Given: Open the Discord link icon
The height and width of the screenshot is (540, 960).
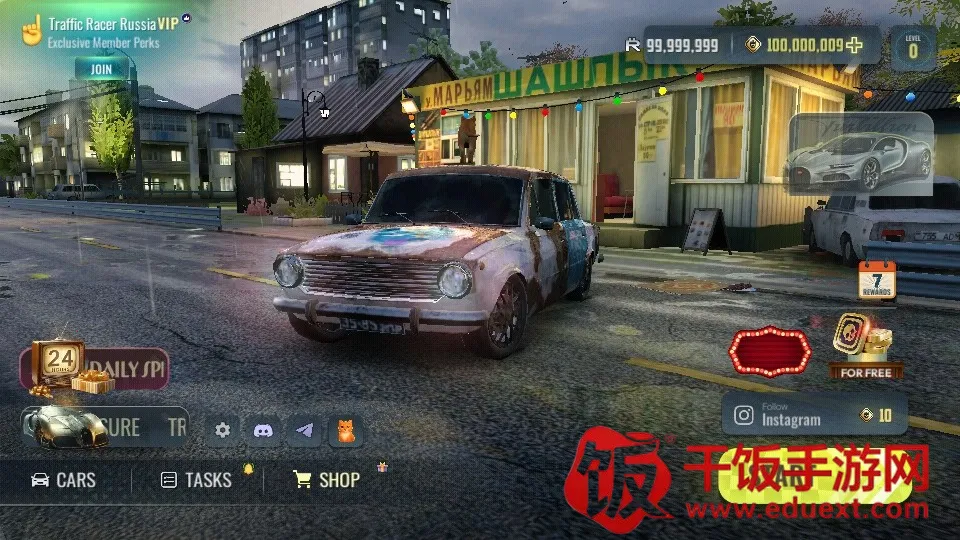Looking at the screenshot, I should point(264,430).
